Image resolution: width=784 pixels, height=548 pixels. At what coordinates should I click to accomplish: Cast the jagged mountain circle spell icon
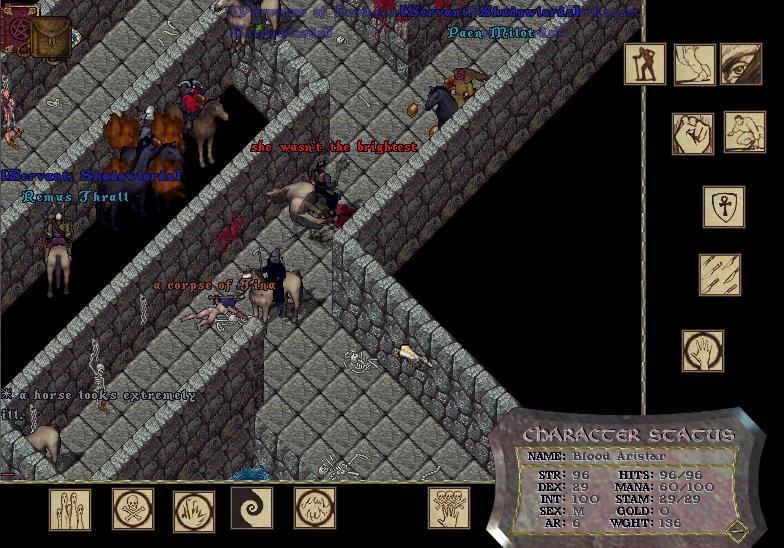click(x=315, y=508)
